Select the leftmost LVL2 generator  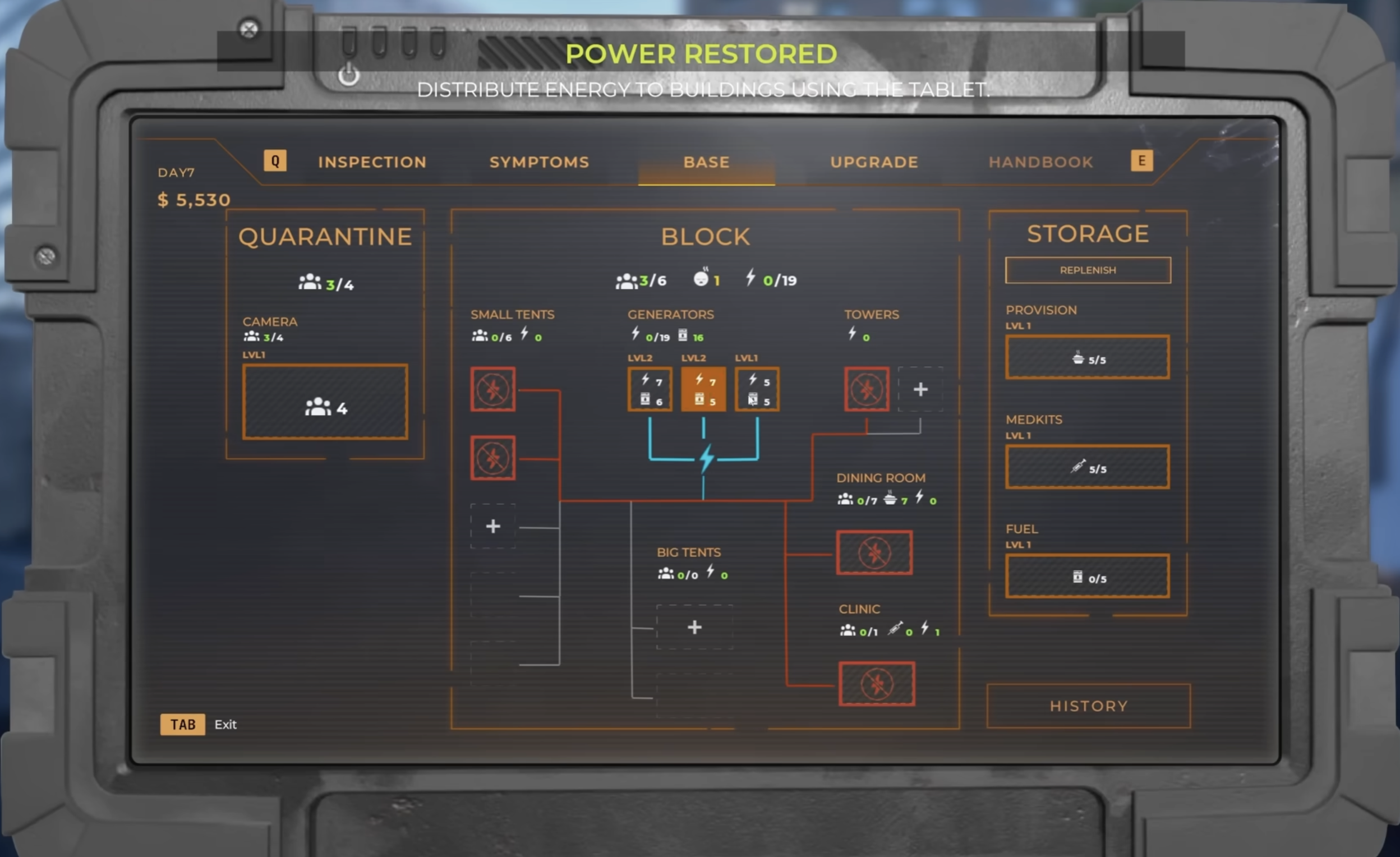click(x=650, y=389)
